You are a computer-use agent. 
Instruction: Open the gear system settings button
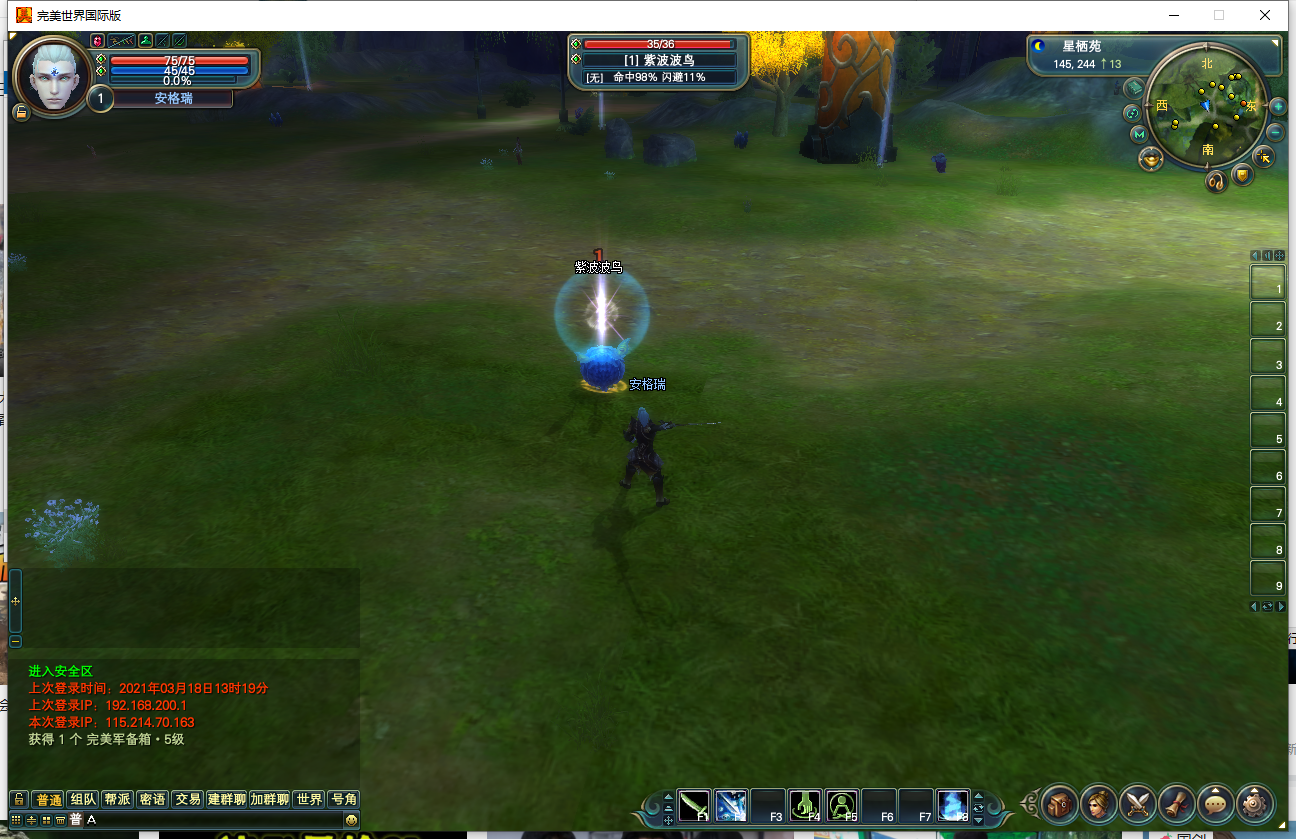click(x=1255, y=802)
